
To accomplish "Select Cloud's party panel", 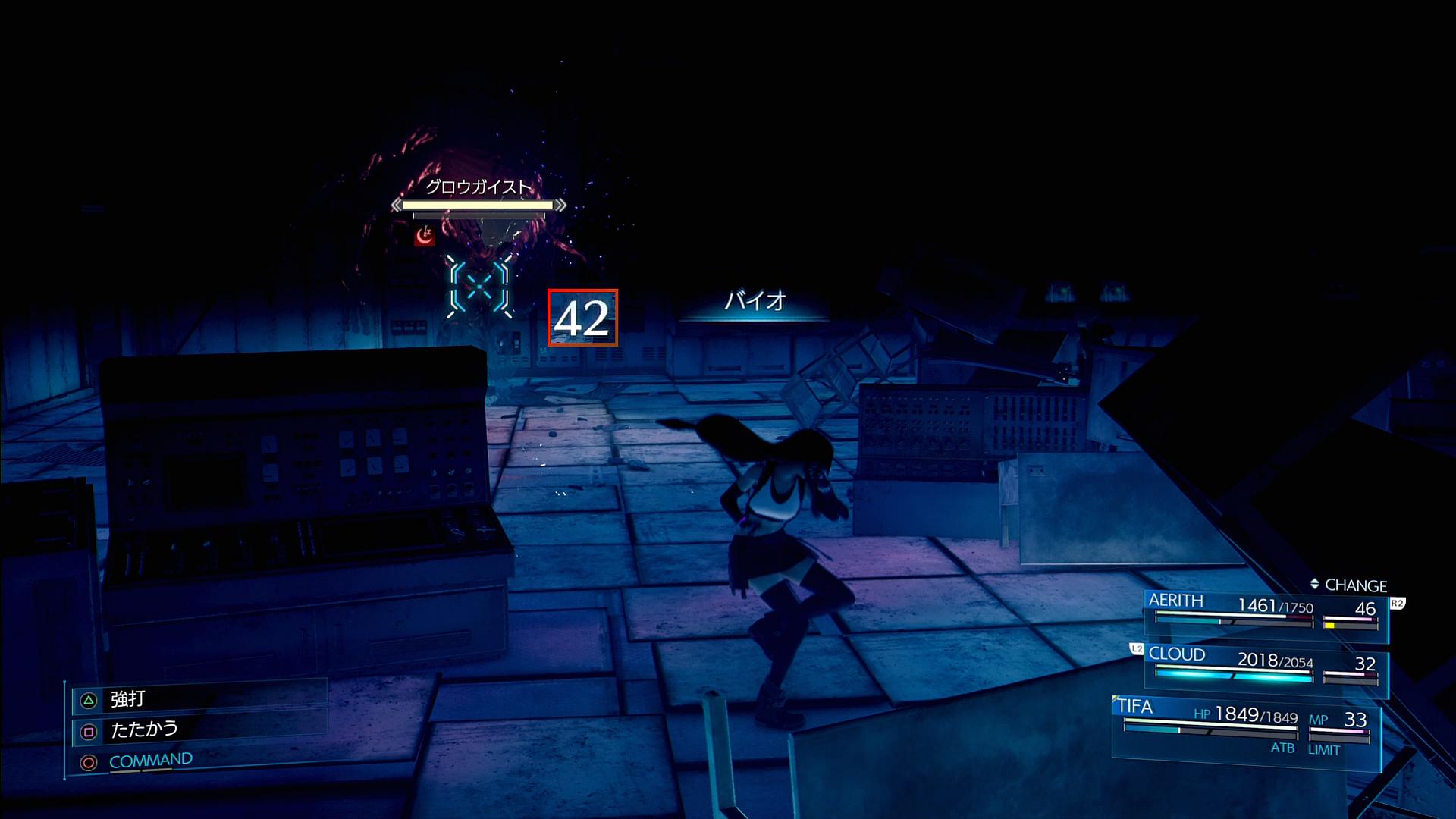I will 1265,666.
